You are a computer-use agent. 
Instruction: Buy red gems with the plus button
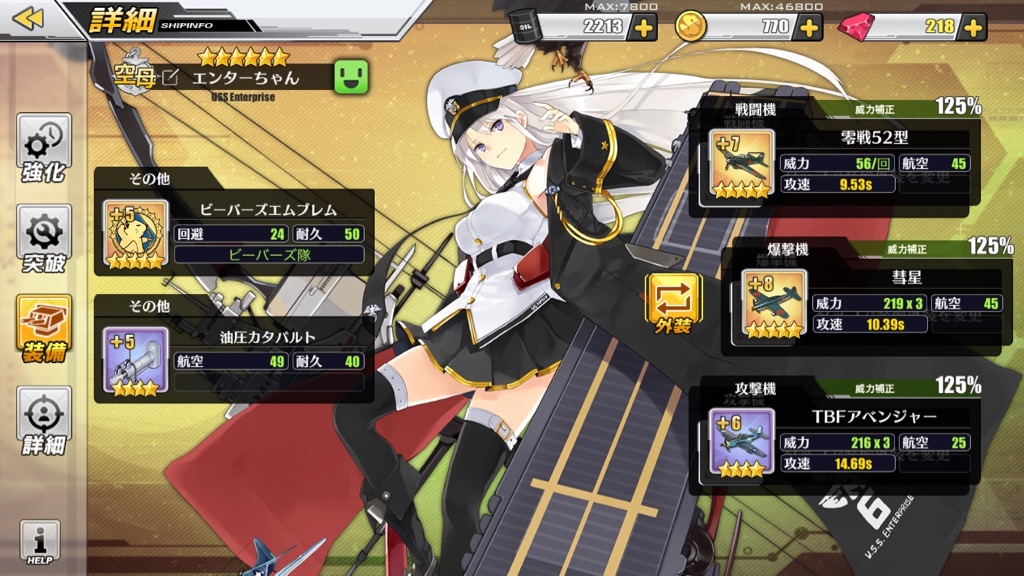click(974, 27)
